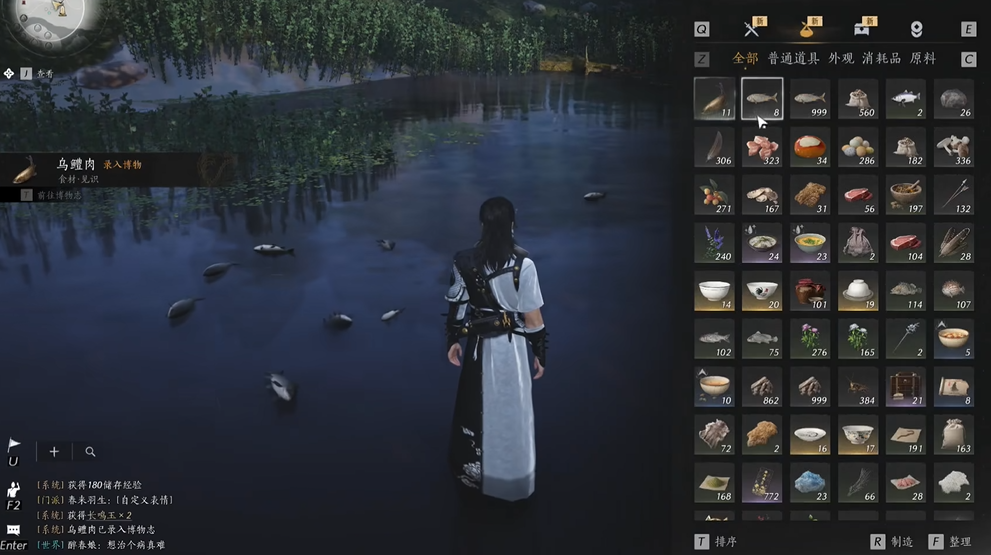
Task: Open the 制造 crafting button
Action: [x=901, y=541]
